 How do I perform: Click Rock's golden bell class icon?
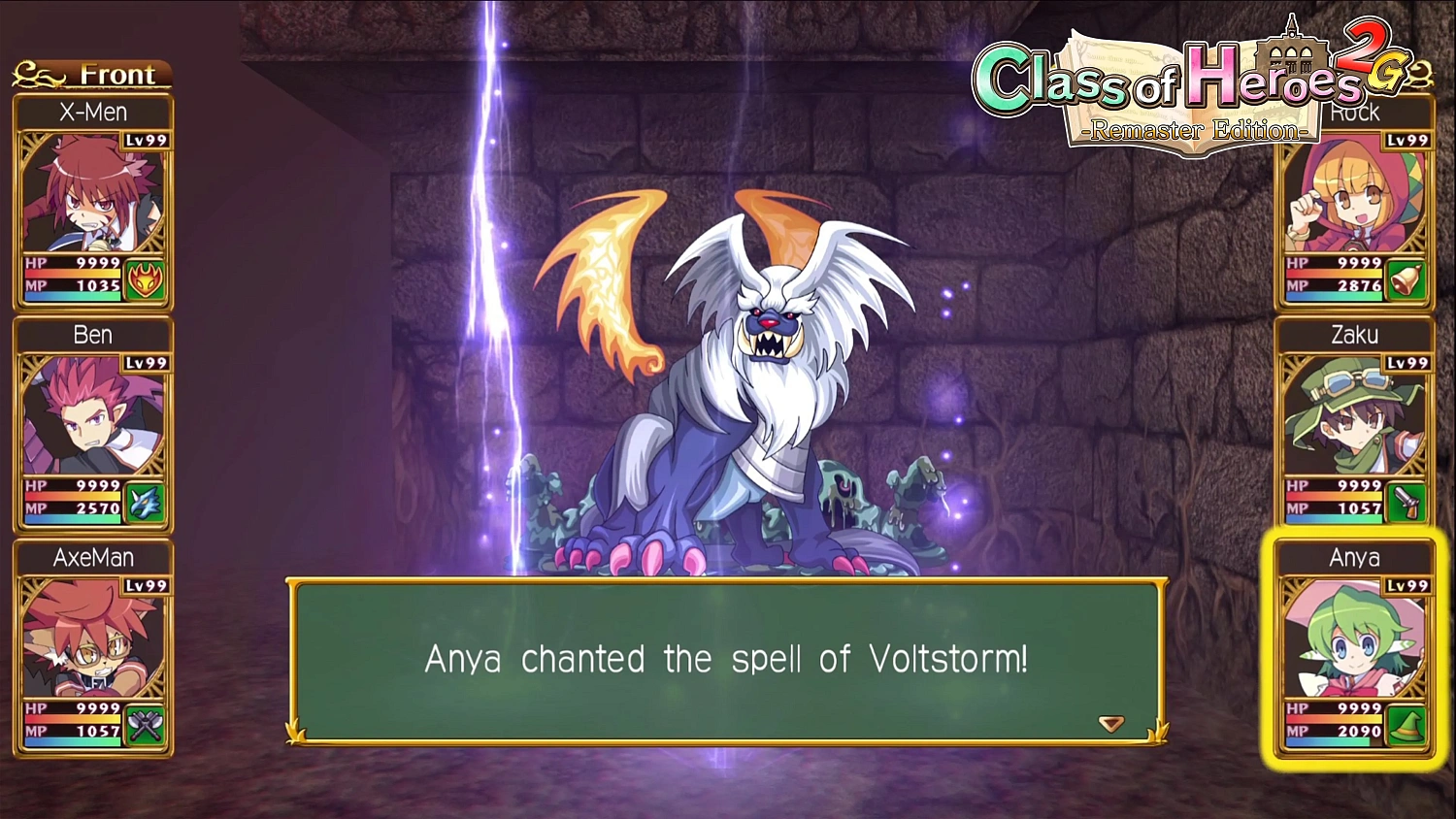tap(1406, 280)
